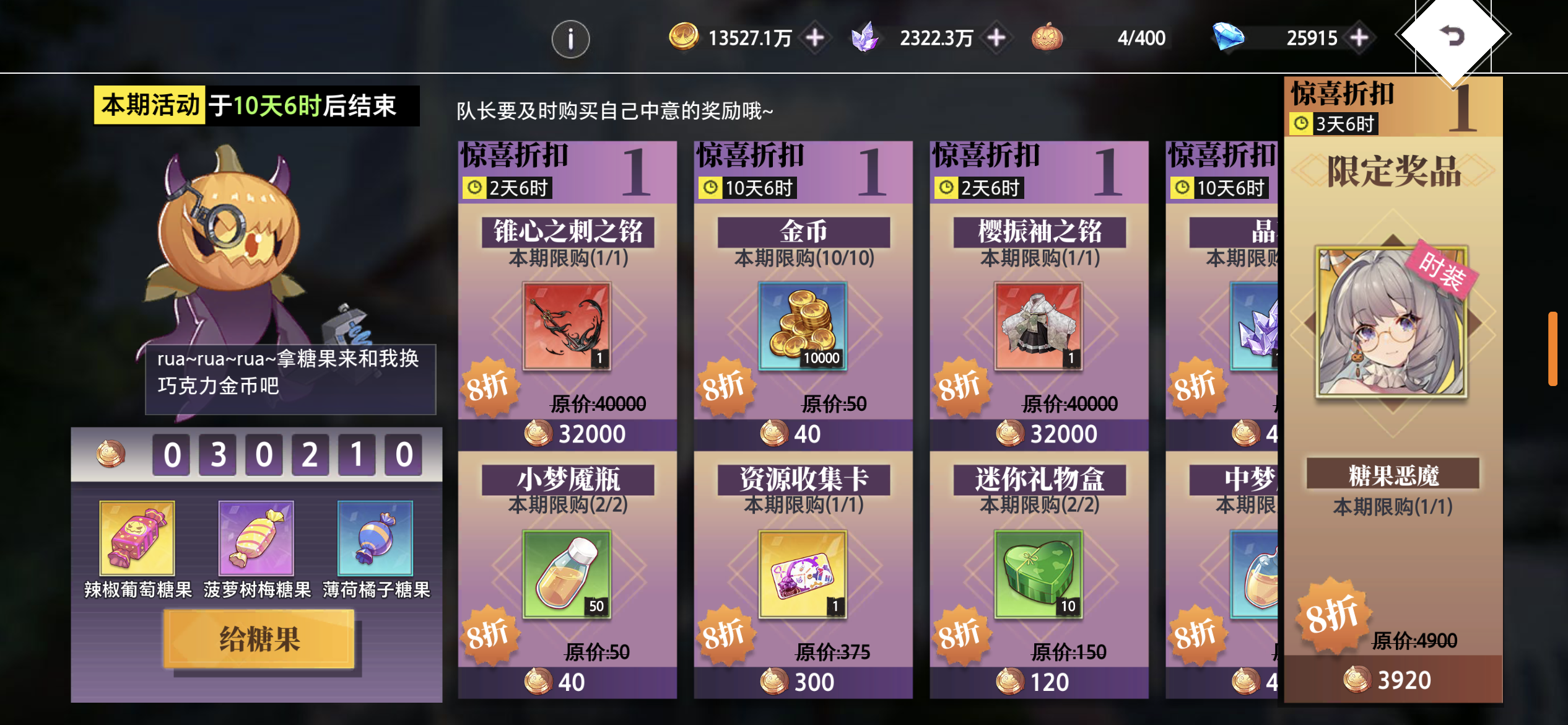The image size is (1568, 725).
Task: Click the info icon at top
Action: [x=570, y=38]
